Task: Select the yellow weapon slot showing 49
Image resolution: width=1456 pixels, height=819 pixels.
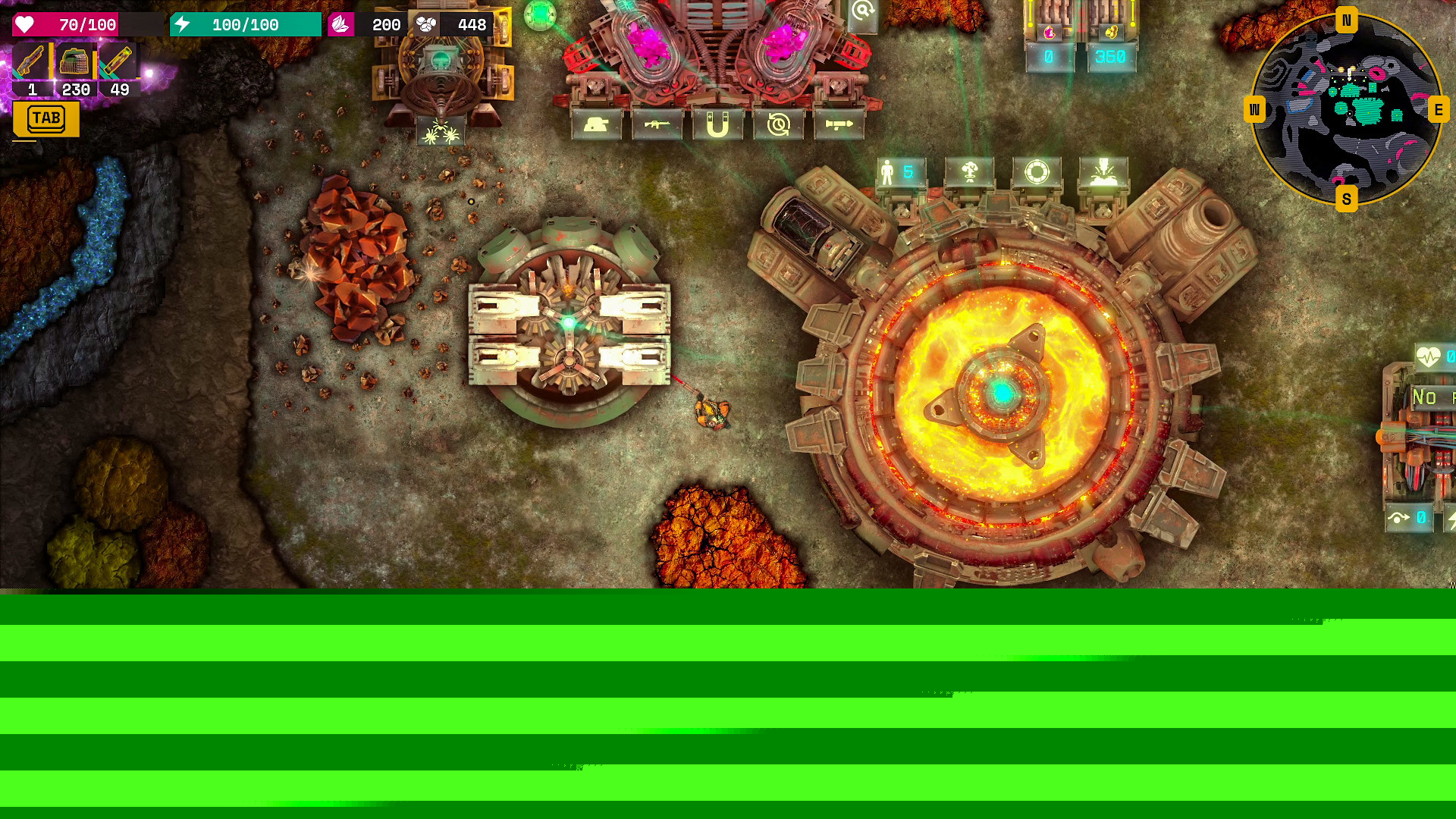Action: [119, 62]
